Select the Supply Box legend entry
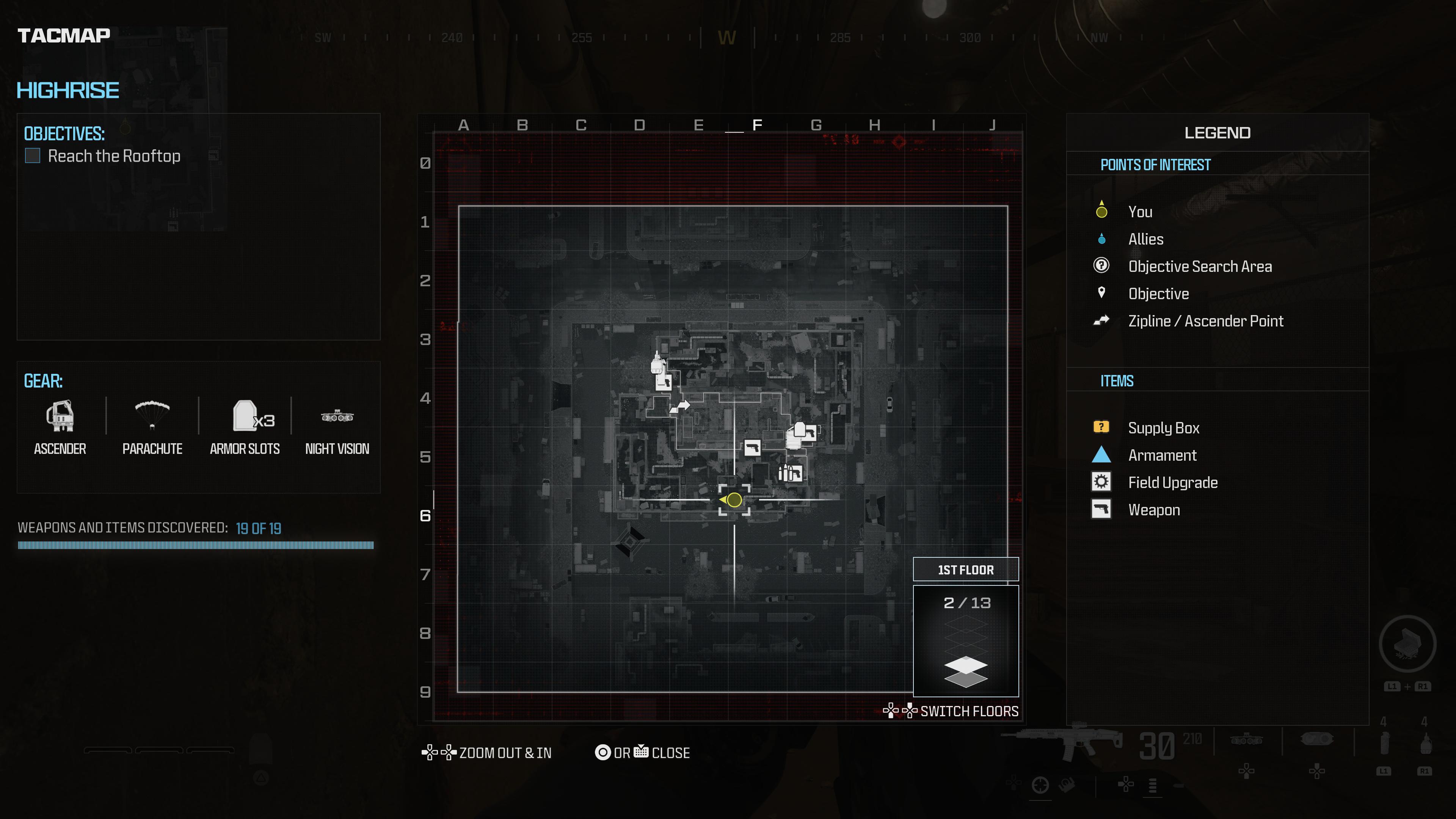Screen dimensions: 1456x819 (1163, 428)
